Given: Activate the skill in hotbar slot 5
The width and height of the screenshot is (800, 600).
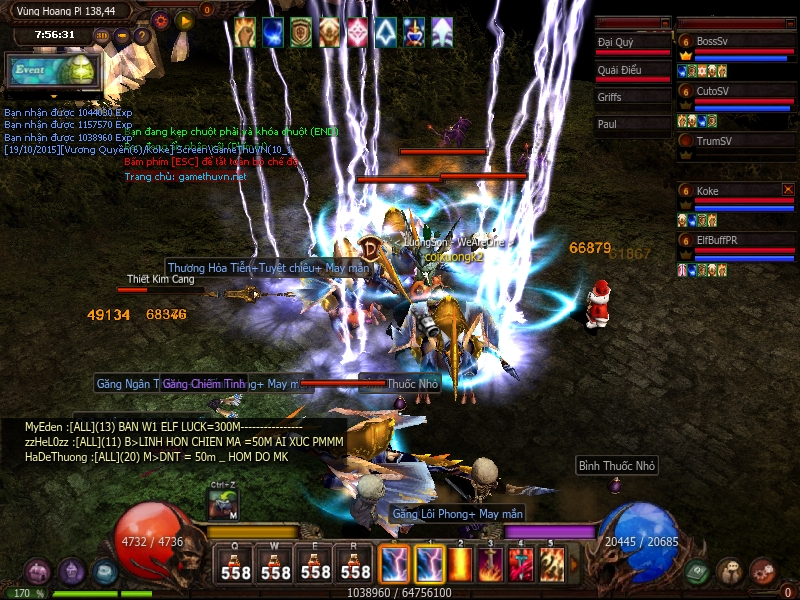Looking at the screenshot, I should click(552, 565).
